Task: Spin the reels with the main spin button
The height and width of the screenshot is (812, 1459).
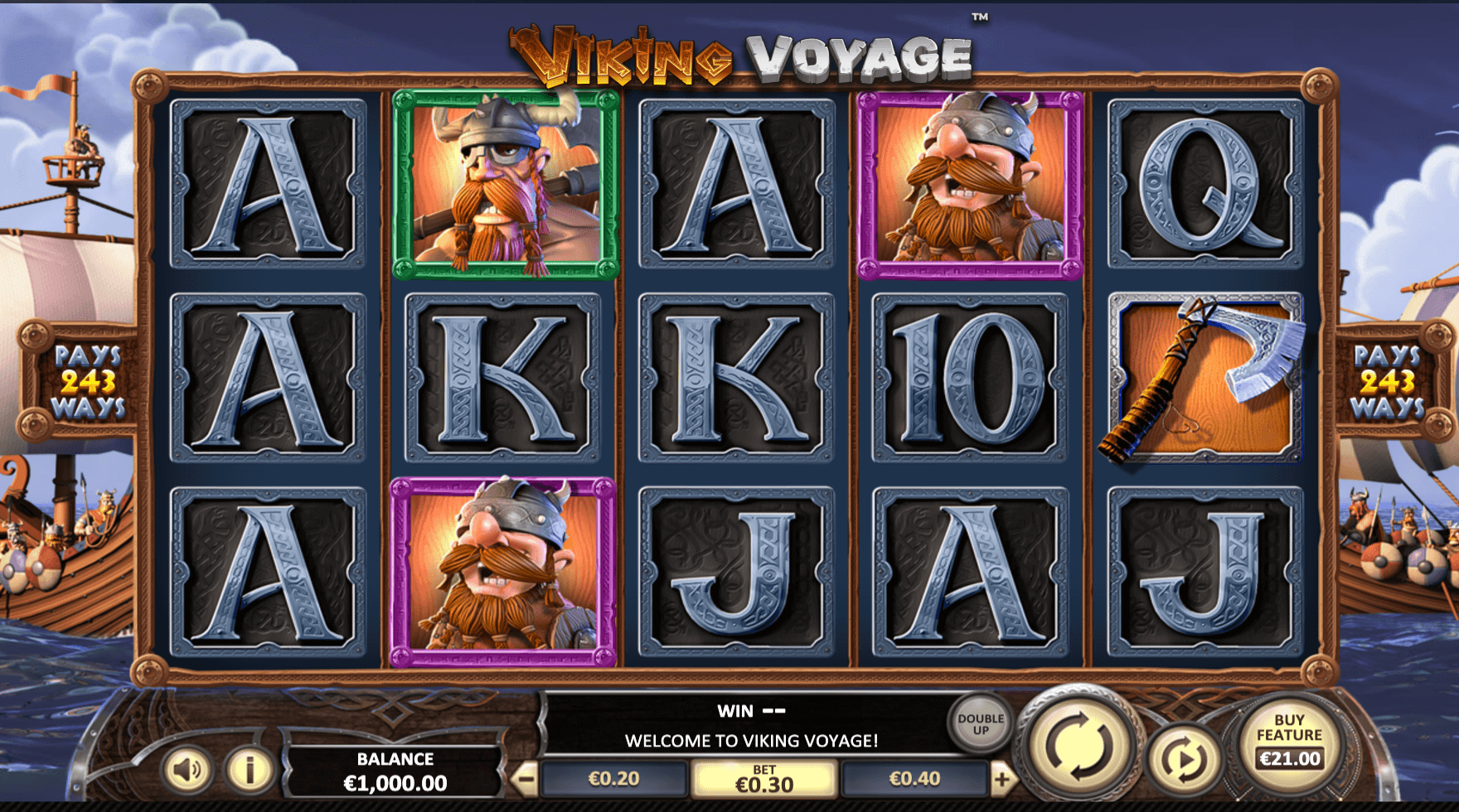Action: (1079, 743)
